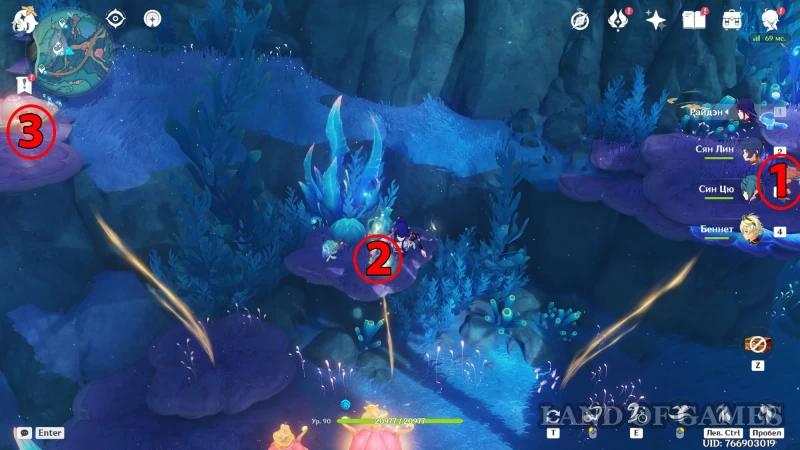Use the crossed-out gadget quick slot

pyautogui.click(x=755, y=344)
